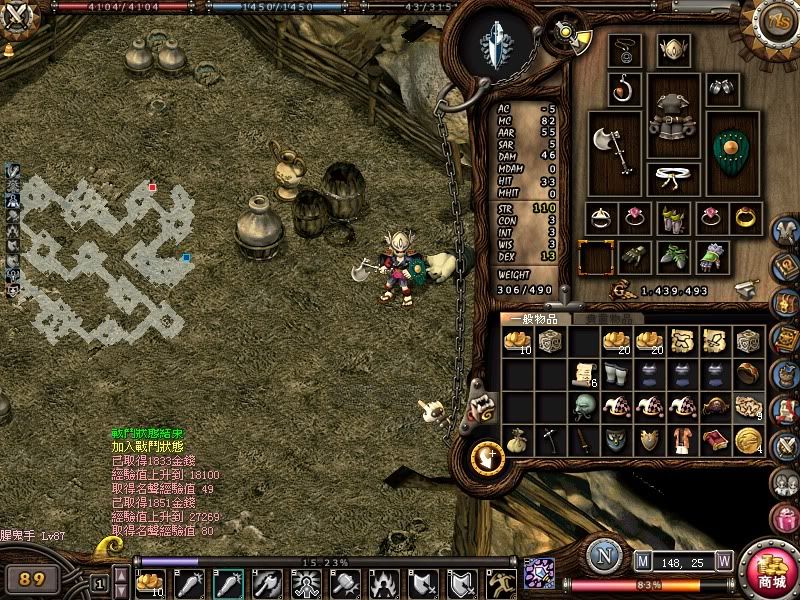Inspect the equipped body armor slot
Viewport: 800px width, 600px height.
click(674, 118)
